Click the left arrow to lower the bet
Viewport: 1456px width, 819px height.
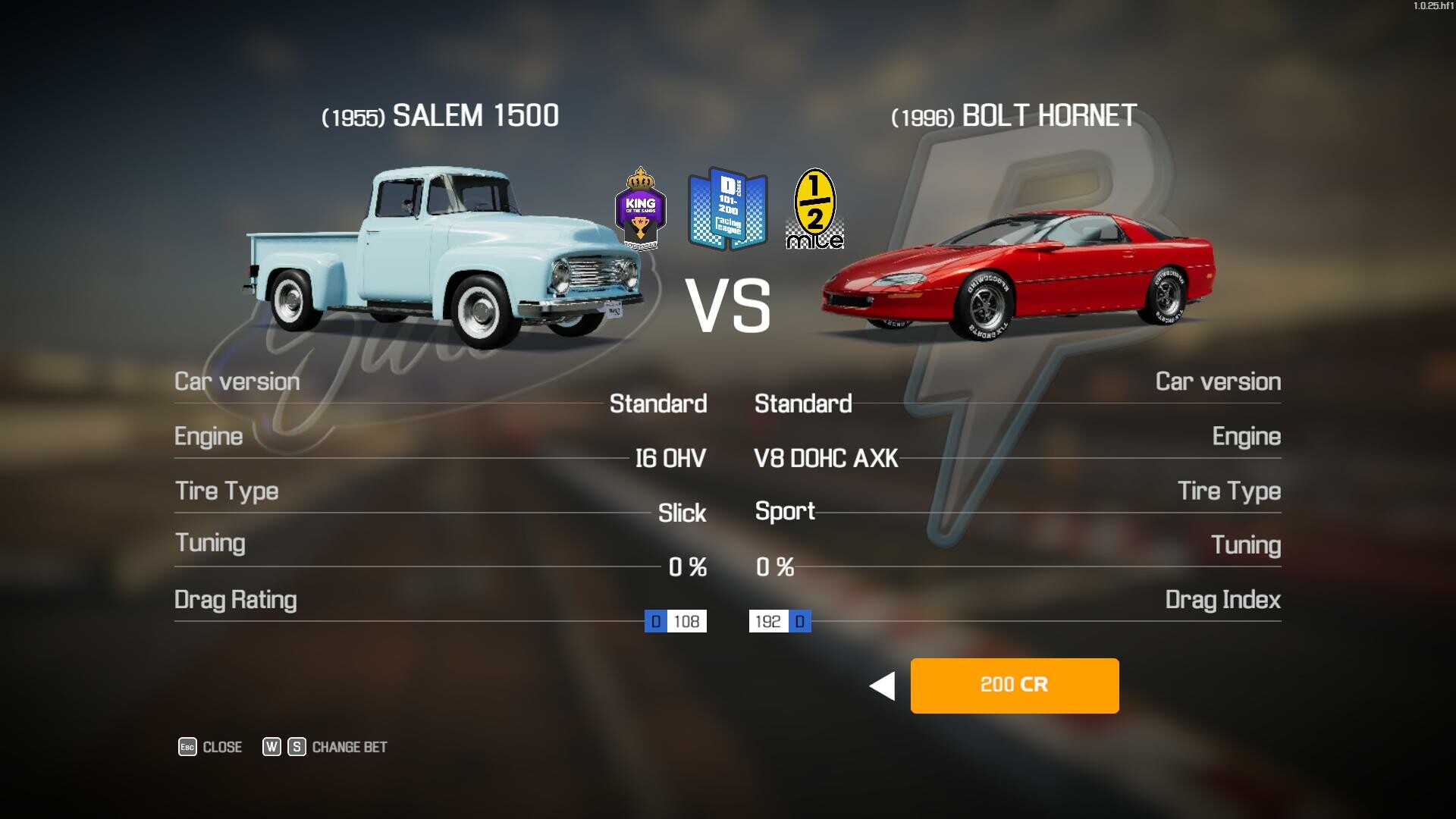click(881, 686)
